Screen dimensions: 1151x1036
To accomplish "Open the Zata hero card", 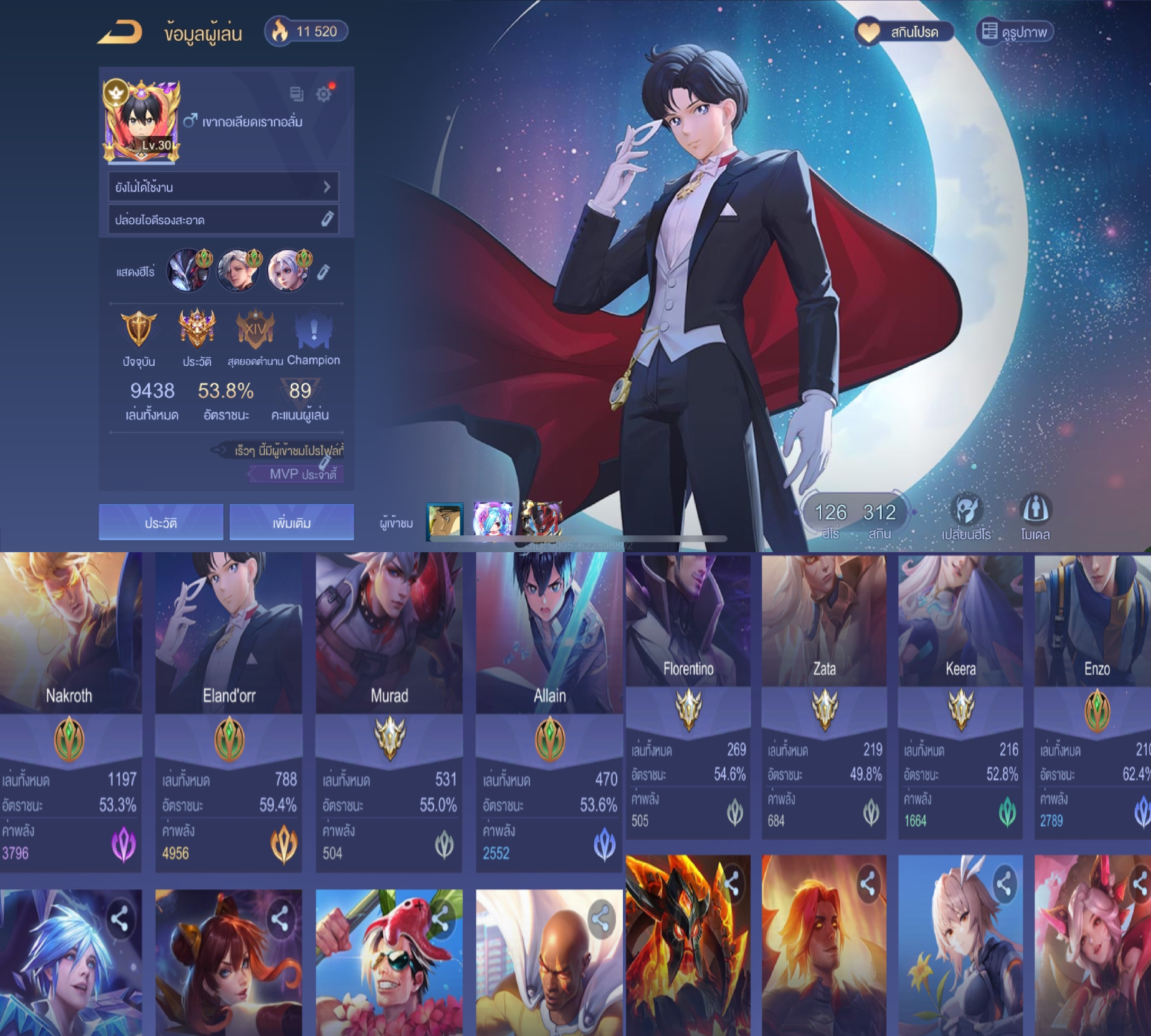I will (824, 695).
